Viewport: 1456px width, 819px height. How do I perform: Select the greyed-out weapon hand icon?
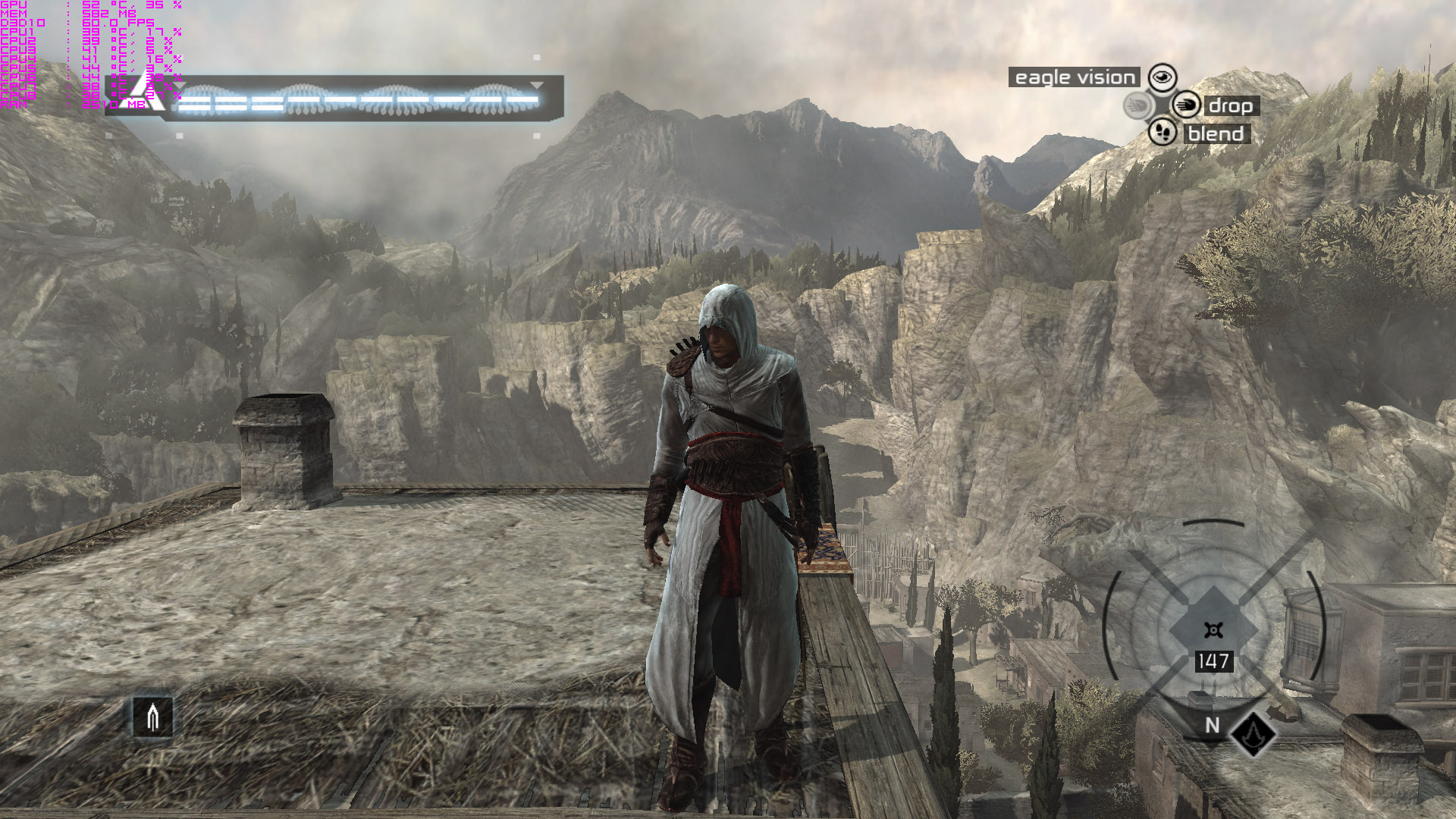(x=1137, y=105)
